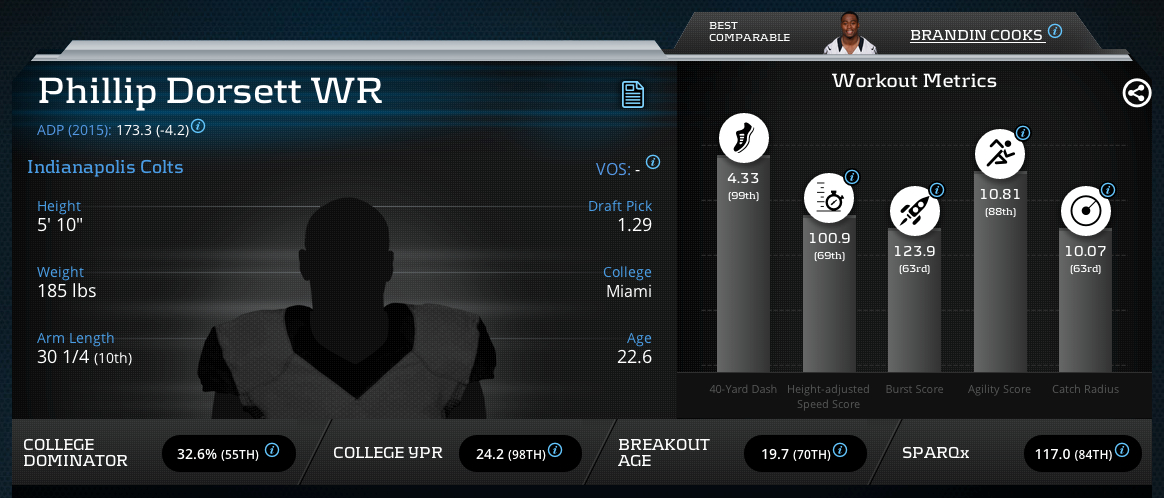Open info icon for College Dominator
The height and width of the screenshot is (498, 1164).
point(272,451)
